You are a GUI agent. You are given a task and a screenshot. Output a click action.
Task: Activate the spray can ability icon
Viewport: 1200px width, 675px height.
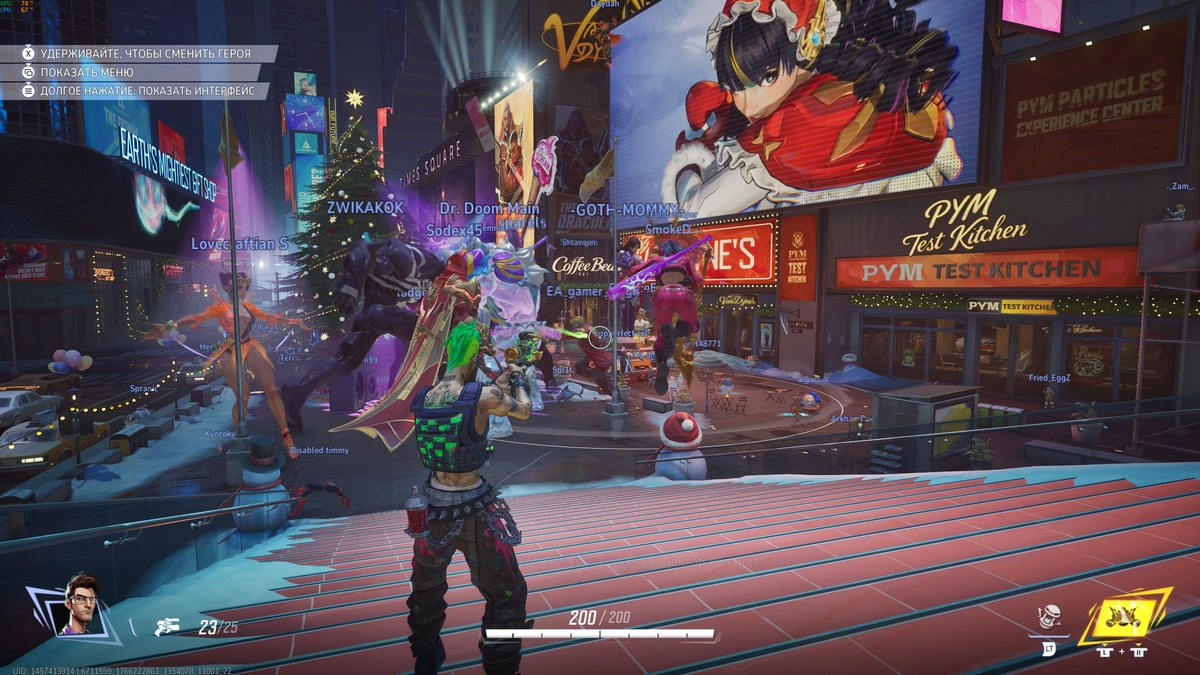[1049, 618]
